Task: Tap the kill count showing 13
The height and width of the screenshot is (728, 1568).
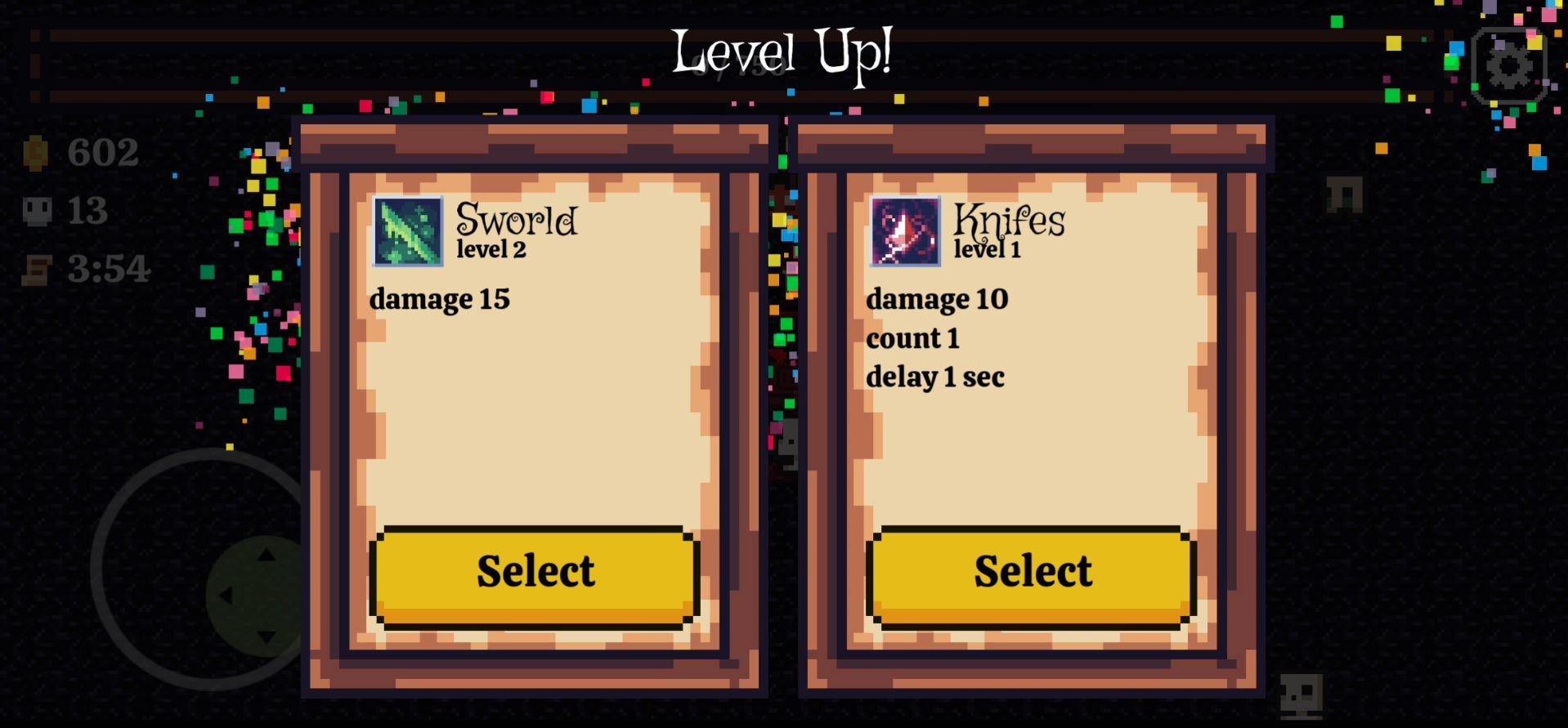Action: coord(88,211)
